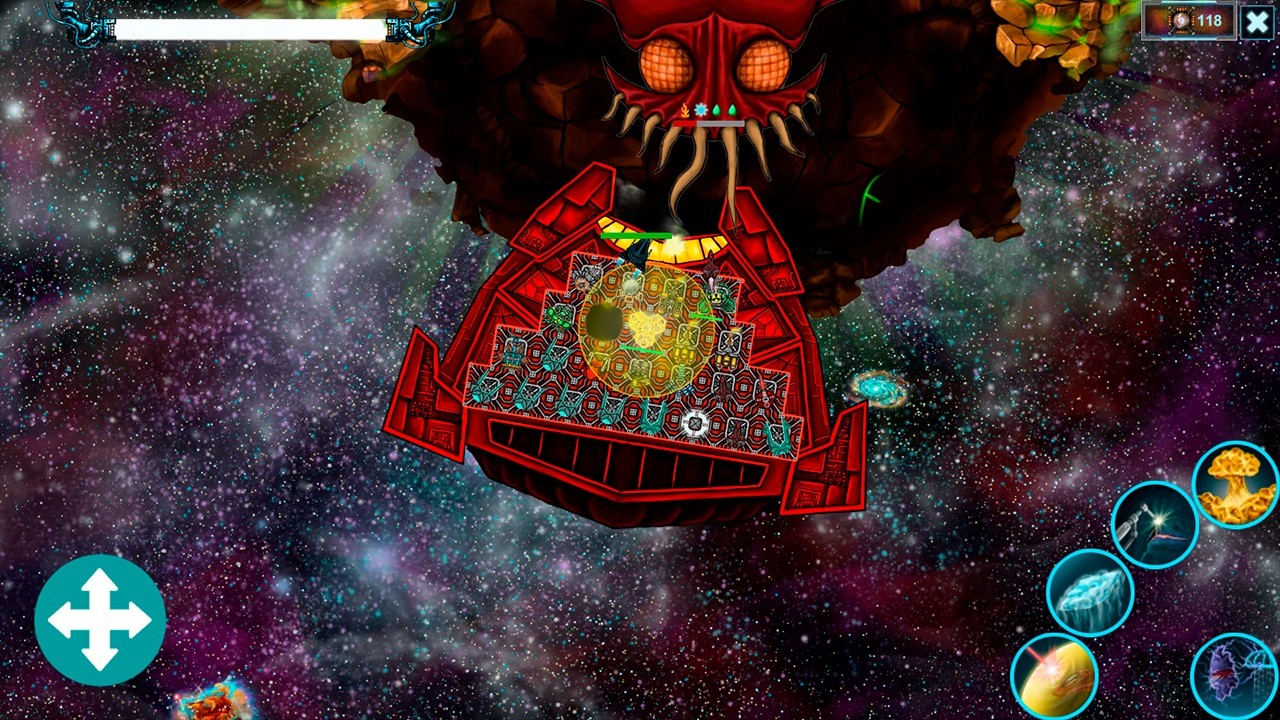This screenshot has height=720, width=1280.
Task: Select a green droplet icon near the boss bar
Action: coord(716,109)
